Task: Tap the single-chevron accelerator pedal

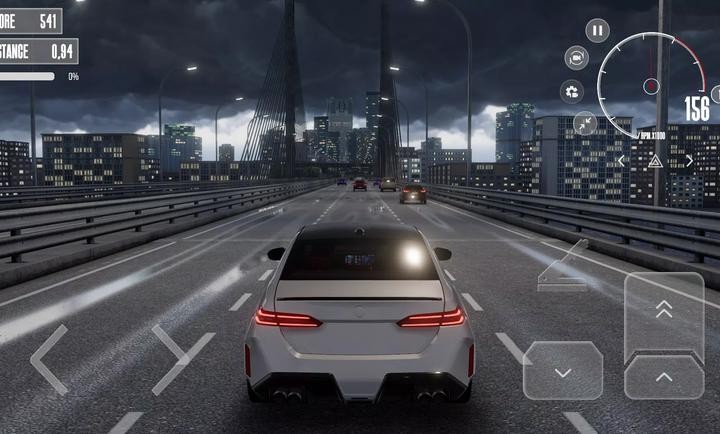Action: point(664,377)
